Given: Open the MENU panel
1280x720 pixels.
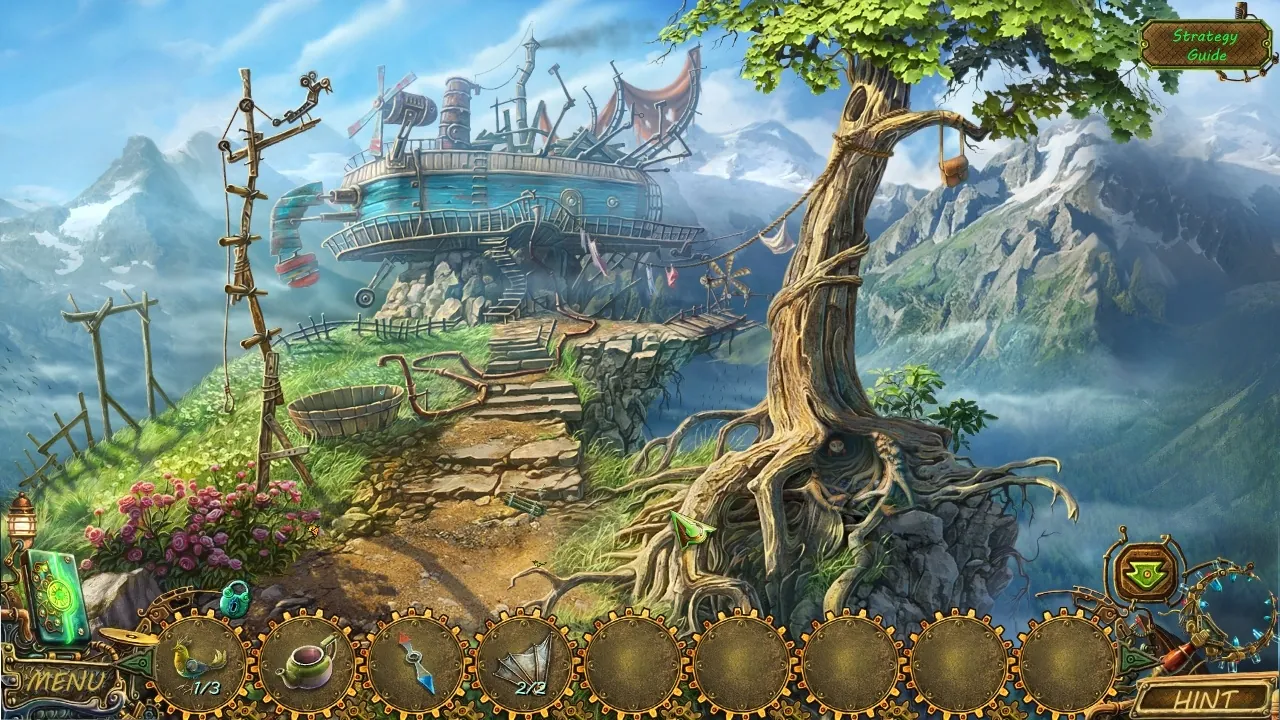Looking at the screenshot, I should pos(65,679).
